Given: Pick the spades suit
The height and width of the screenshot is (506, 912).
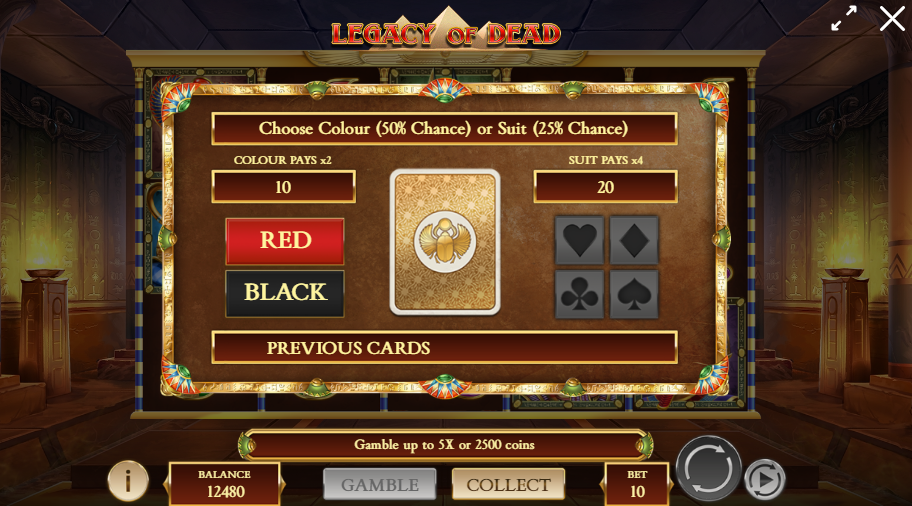Looking at the screenshot, I should pyautogui.click(x=634, y=294).
